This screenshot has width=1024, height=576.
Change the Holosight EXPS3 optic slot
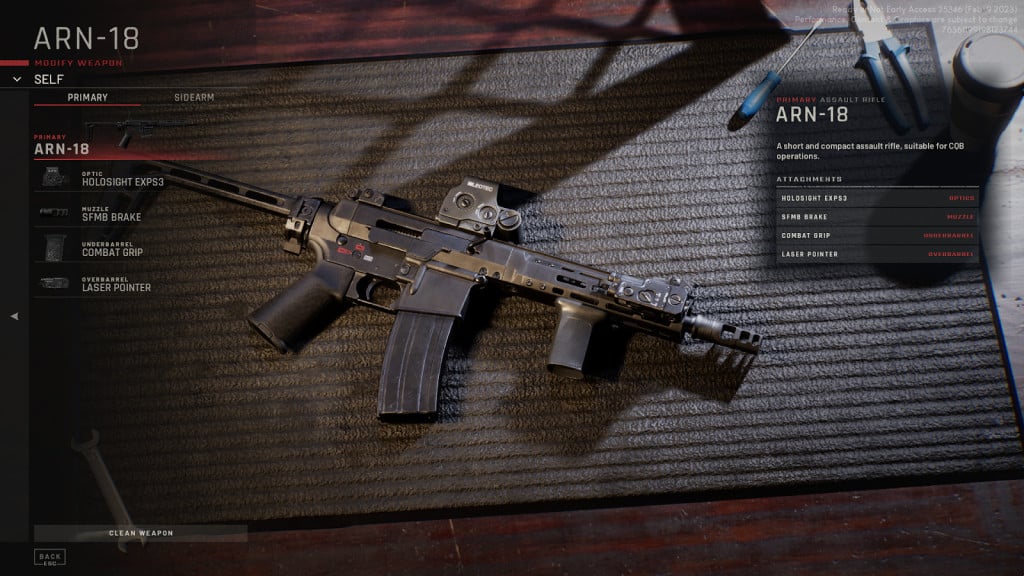[x=122, y=180]
